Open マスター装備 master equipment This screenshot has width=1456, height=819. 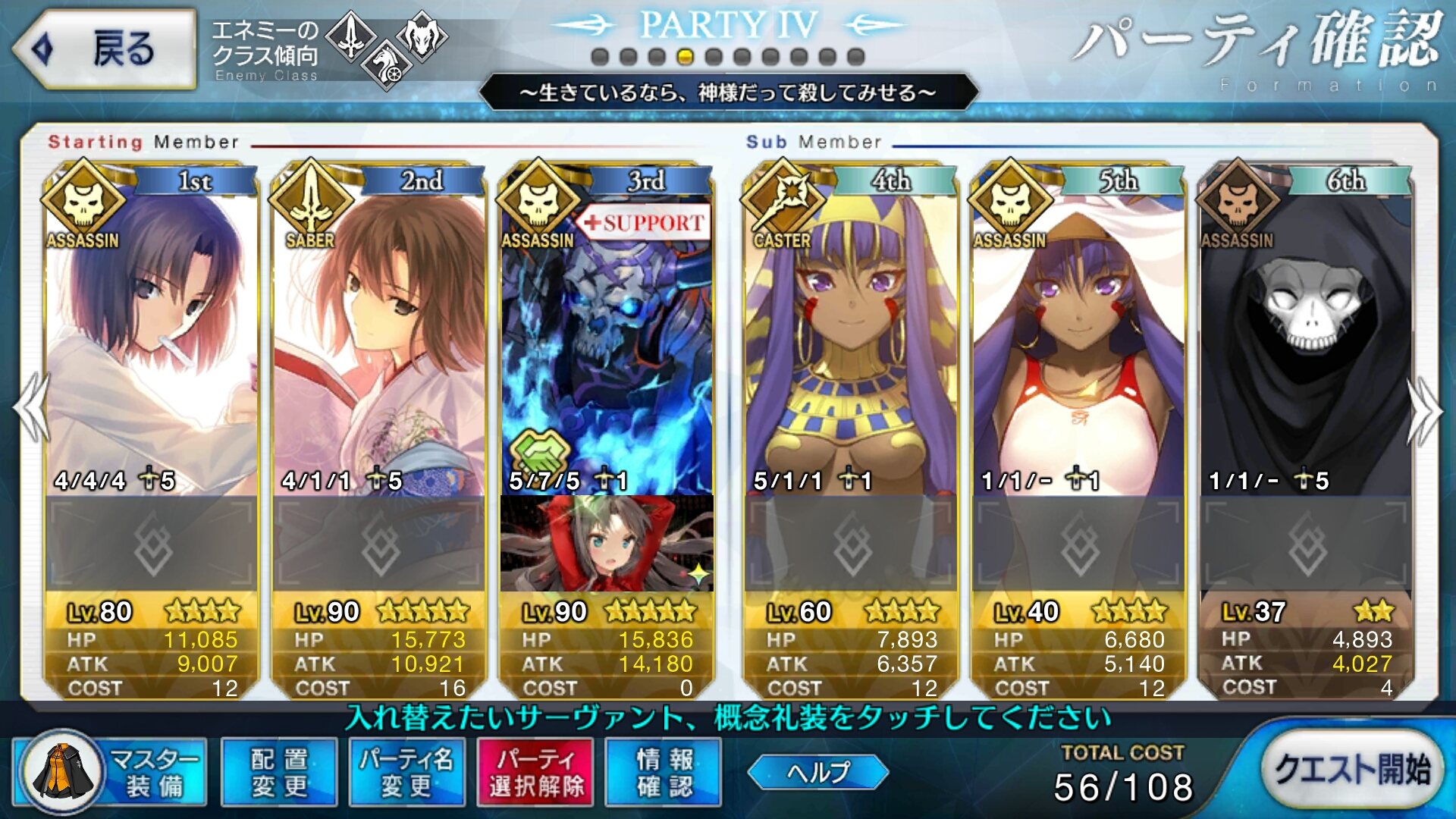click(111, 772)
